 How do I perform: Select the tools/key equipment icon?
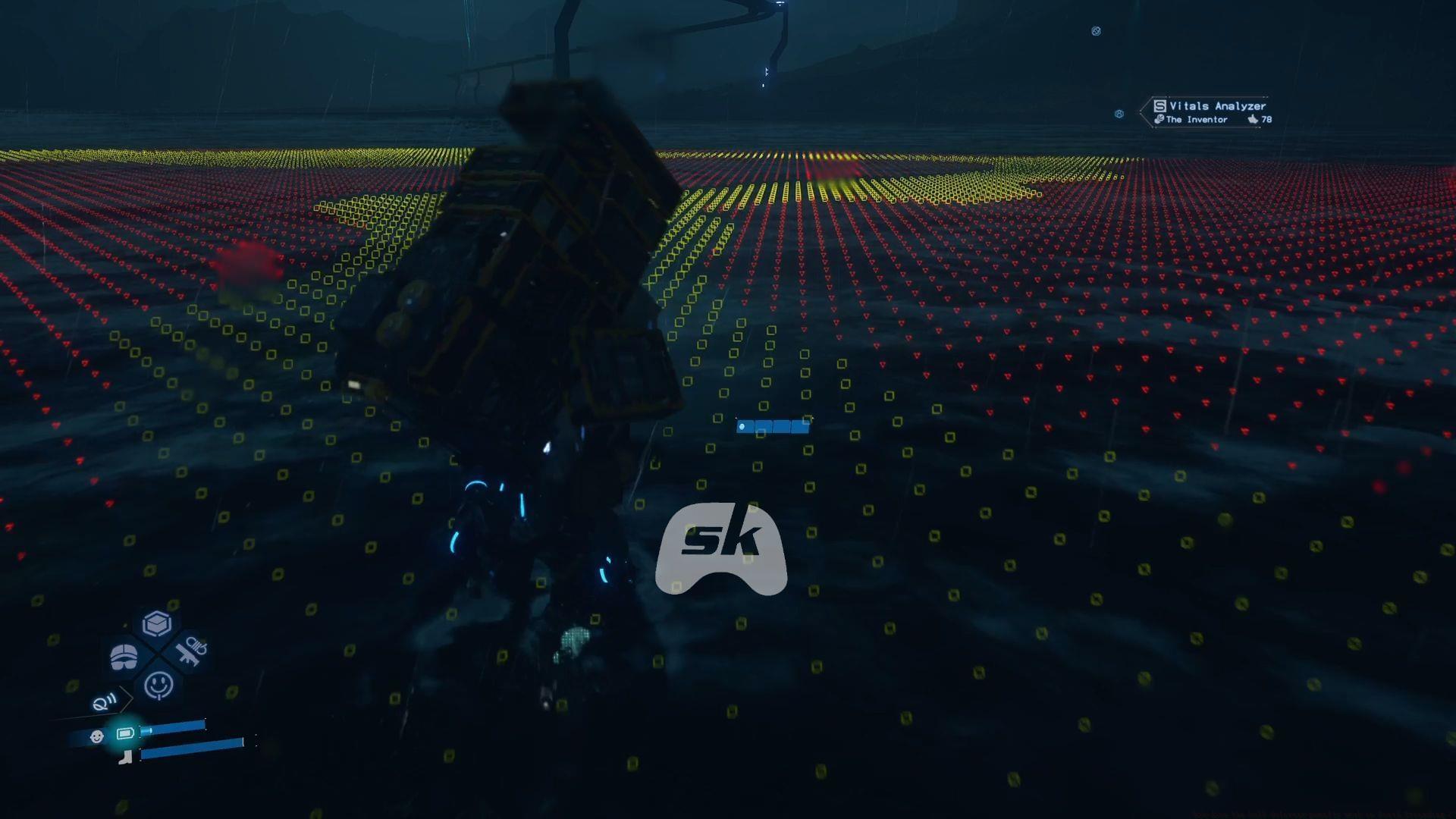[x=193, y=652]
